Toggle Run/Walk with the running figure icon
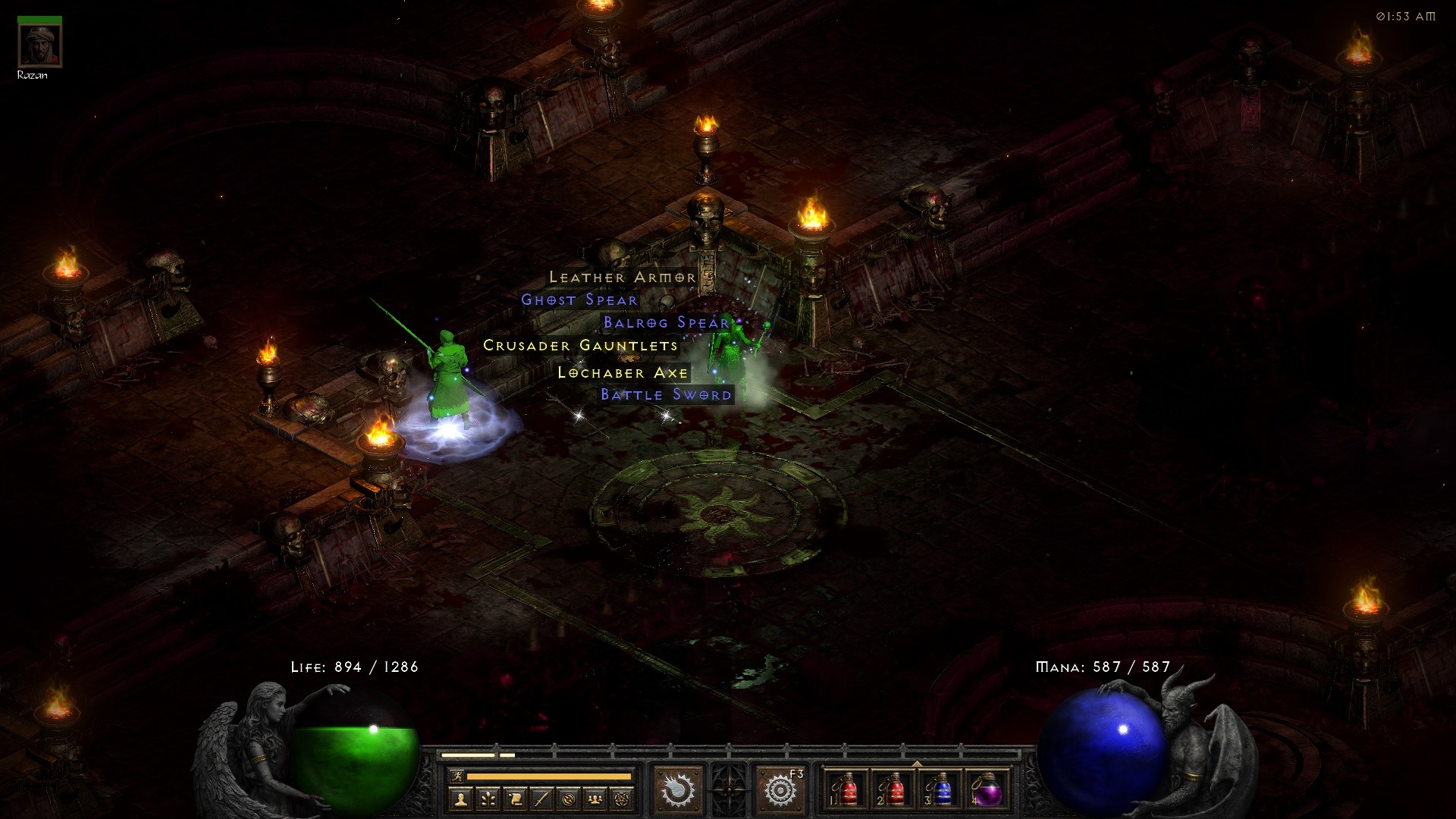1456x819 pixels. (458, 777)
